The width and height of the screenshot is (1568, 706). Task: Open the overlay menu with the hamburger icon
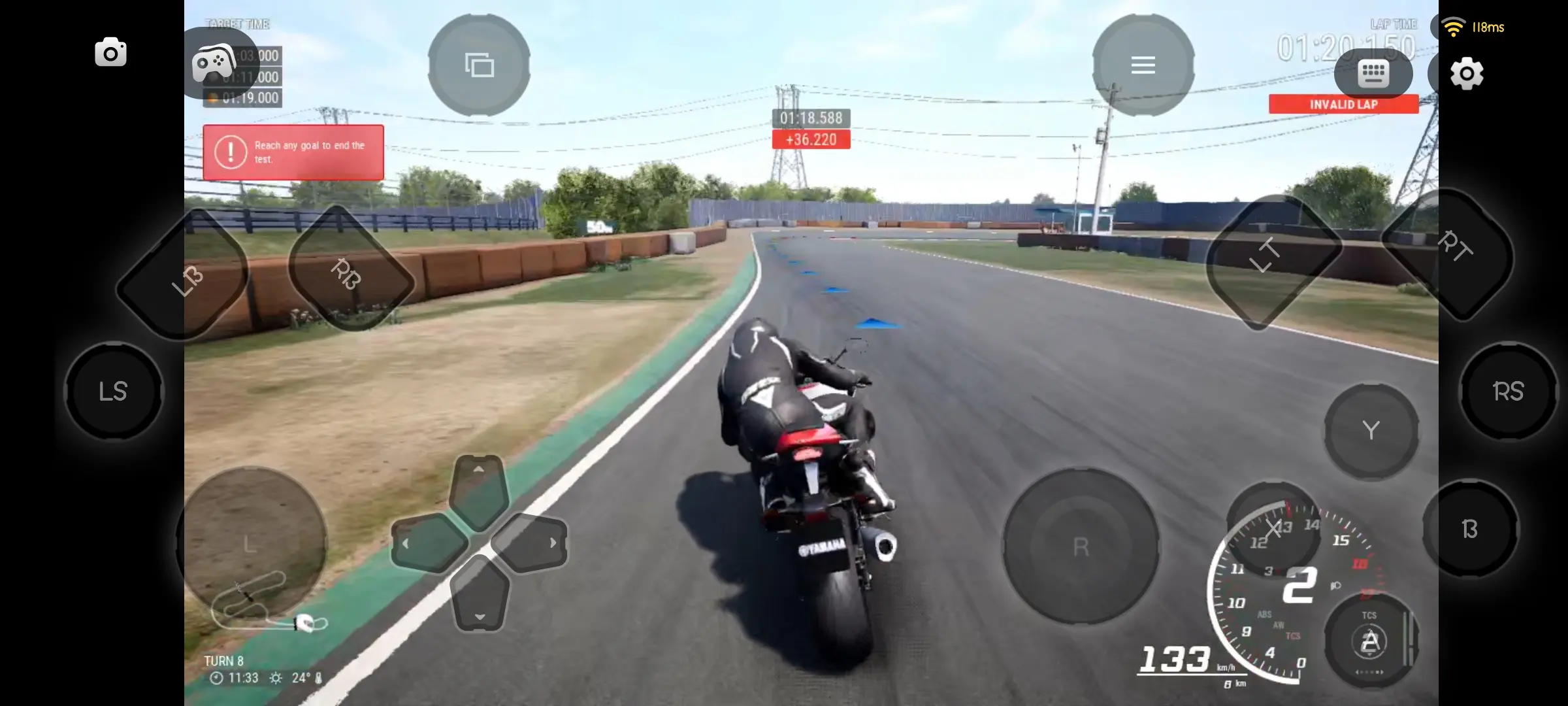coord(1143,65)
